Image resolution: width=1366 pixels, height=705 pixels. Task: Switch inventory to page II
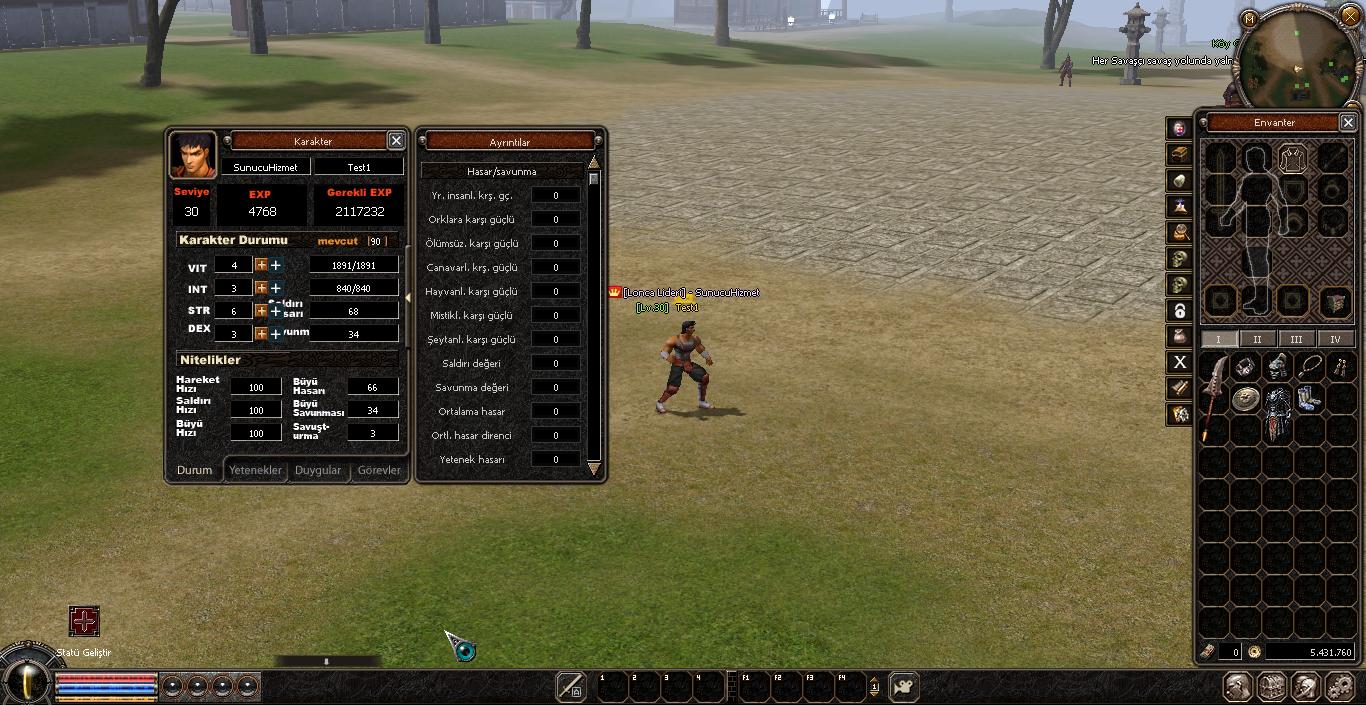click(1257, 339)
